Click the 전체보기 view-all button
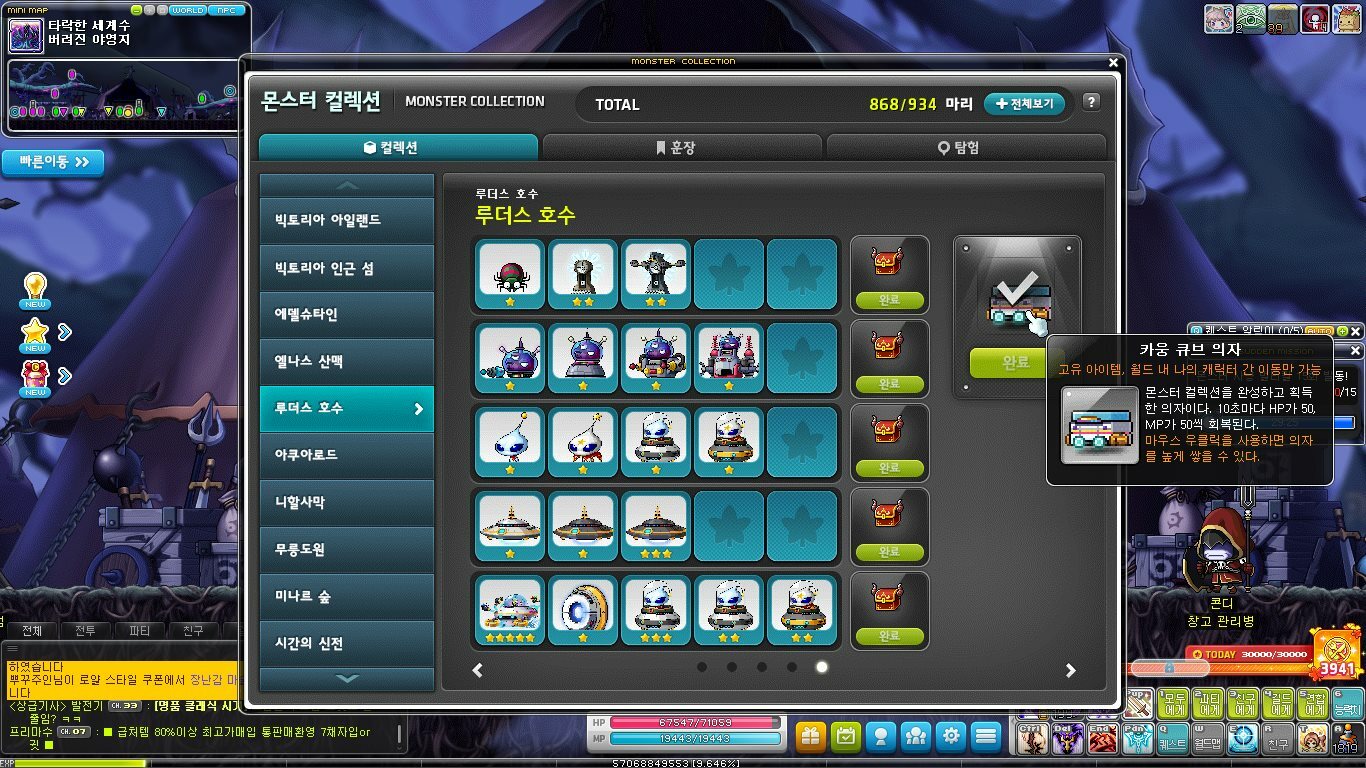The width and height of the screenshot is (1366, 768). (x=1025, y=104)
